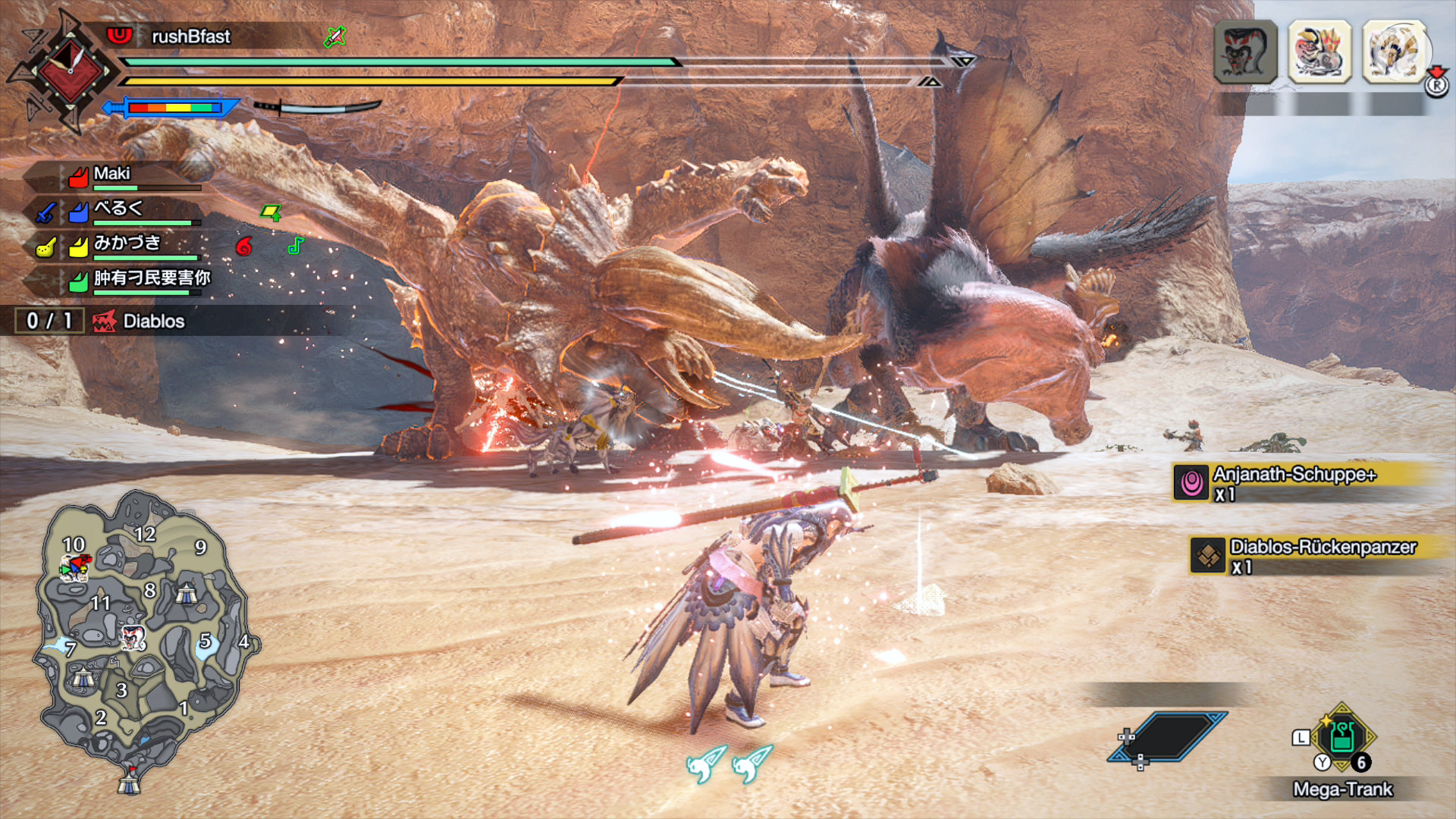Open the blue action bar shortcut panel
Screen dimensions: 1456x819
pos(1169,736)
